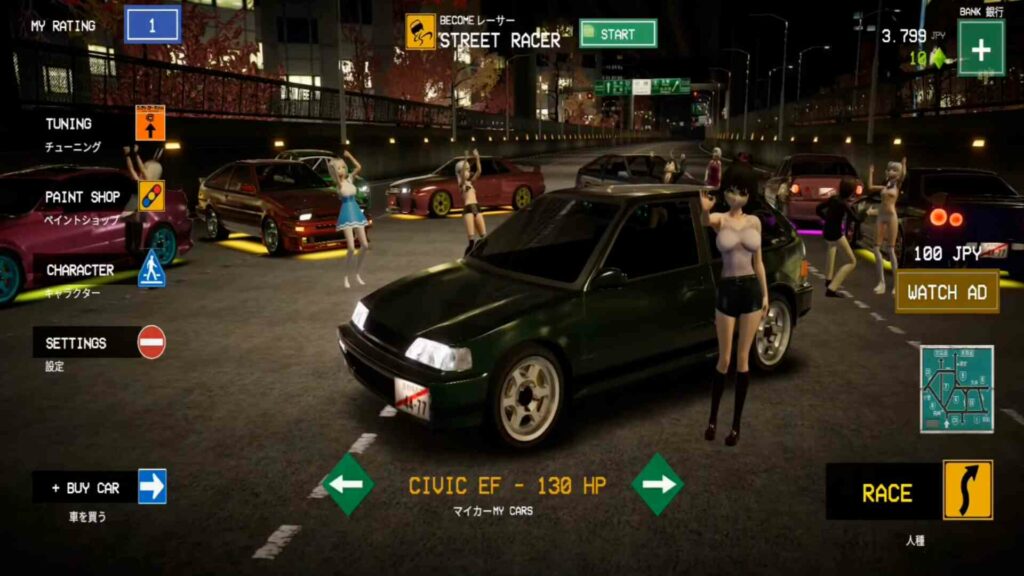Open the Tuning menu
This screenshot has height=576, width=1024.
pyautogui.click(x=150, y=123)
